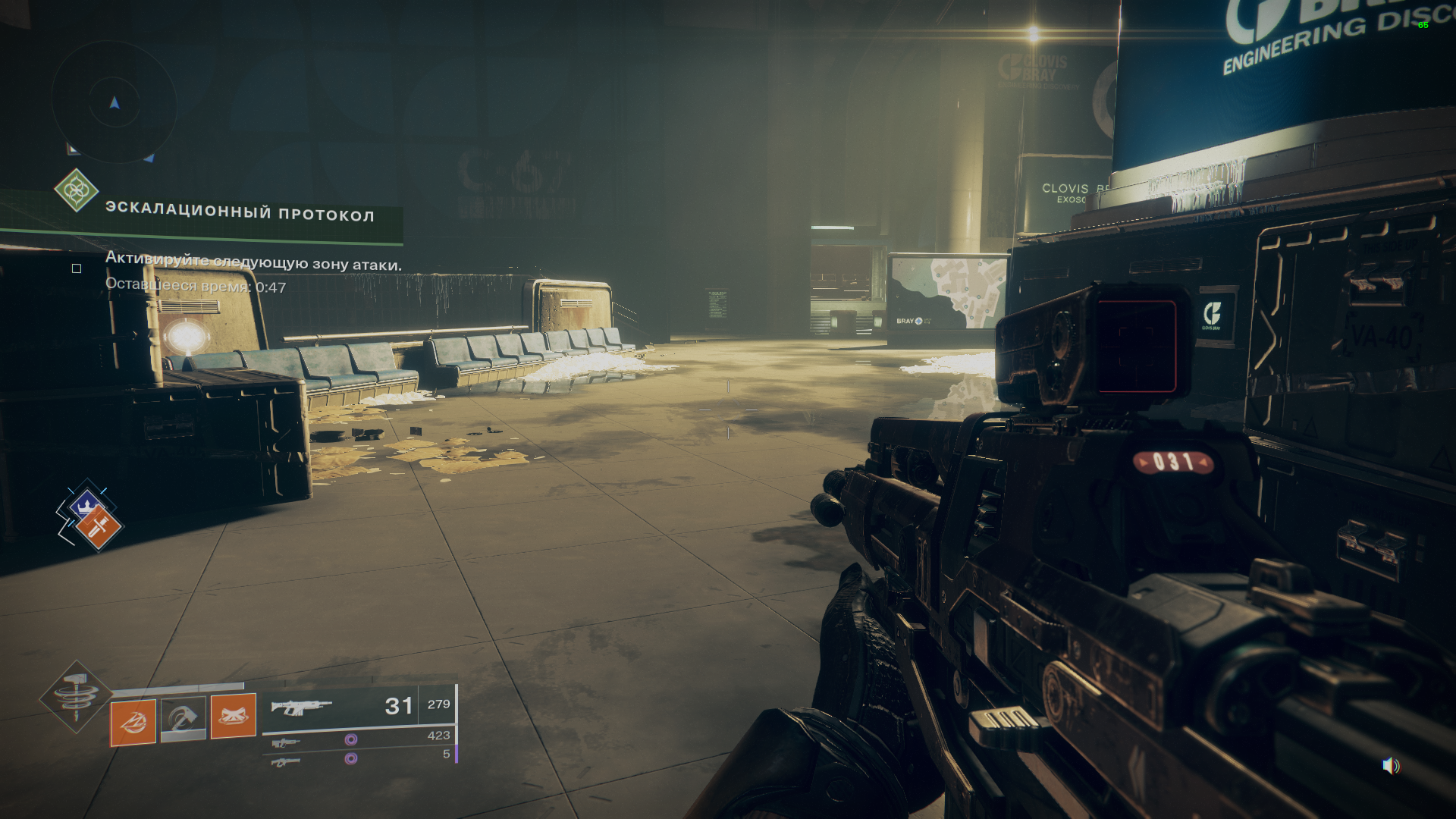Open the tracked objective about the next attack zone
This screenshot has height=819, width=1456.
(x=253, y=262)
